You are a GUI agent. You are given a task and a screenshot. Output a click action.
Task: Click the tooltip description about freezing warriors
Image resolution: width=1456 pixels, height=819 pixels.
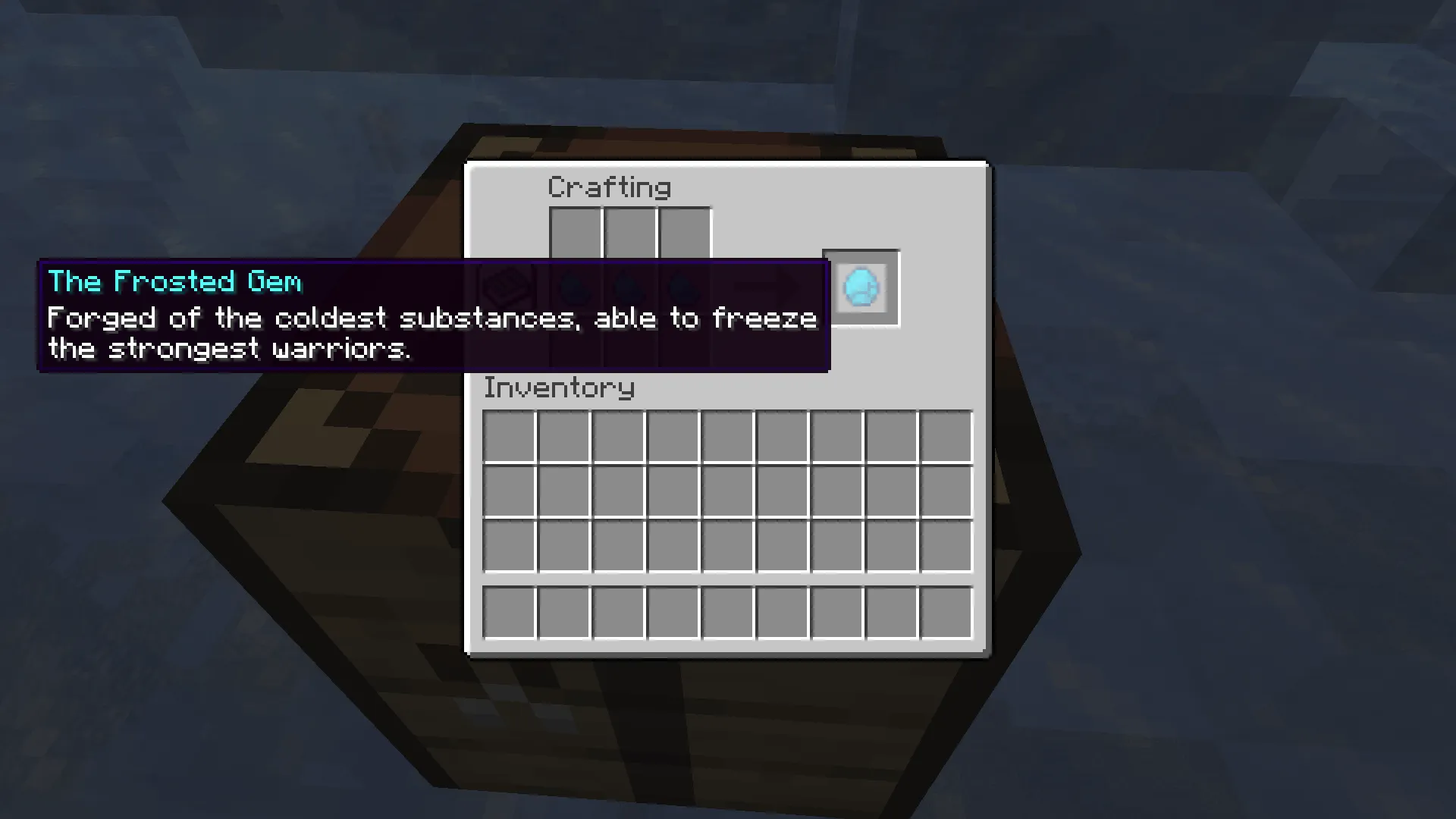coord(431,332)
